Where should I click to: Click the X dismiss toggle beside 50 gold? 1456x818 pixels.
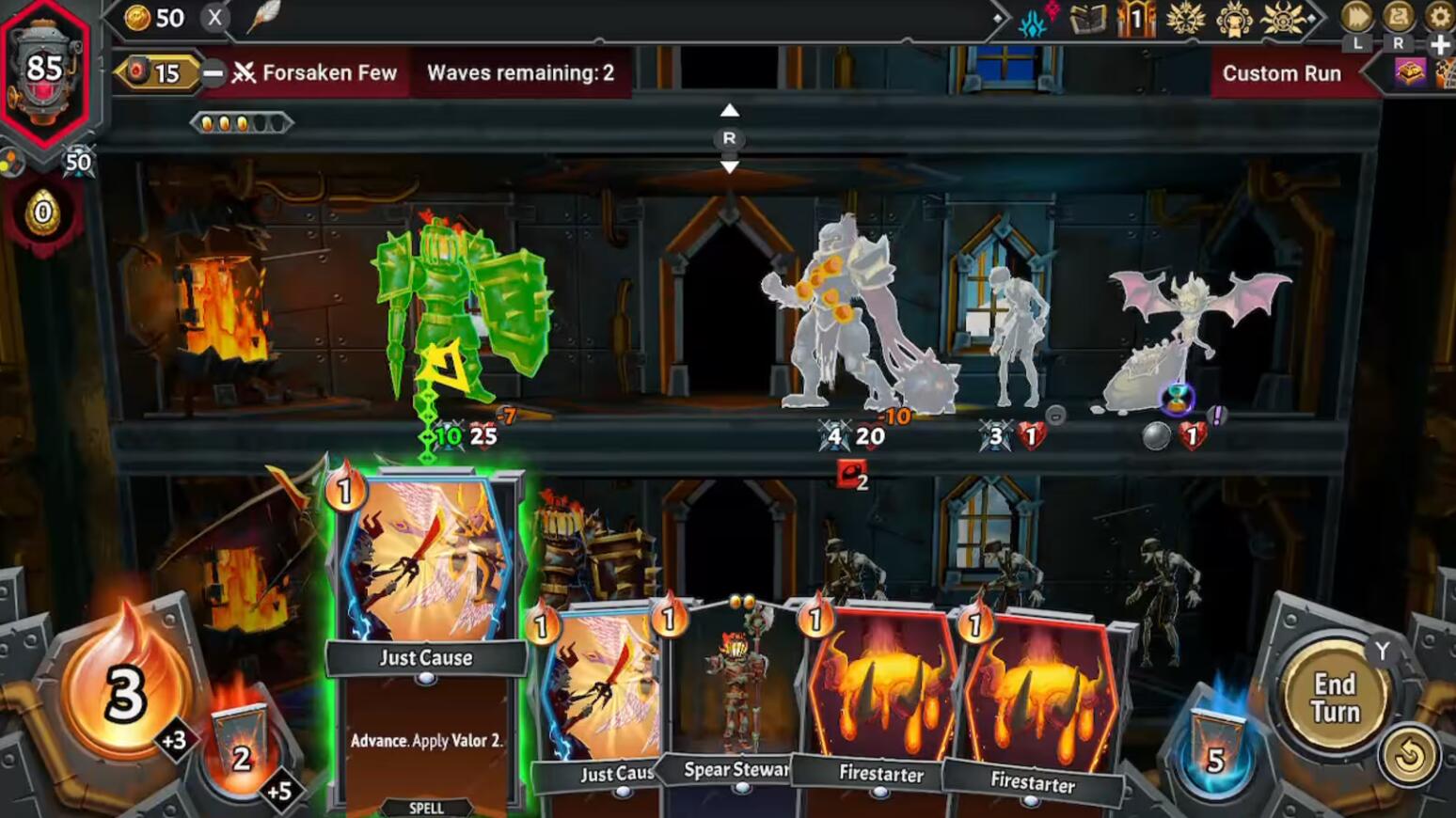coord(214,17)
